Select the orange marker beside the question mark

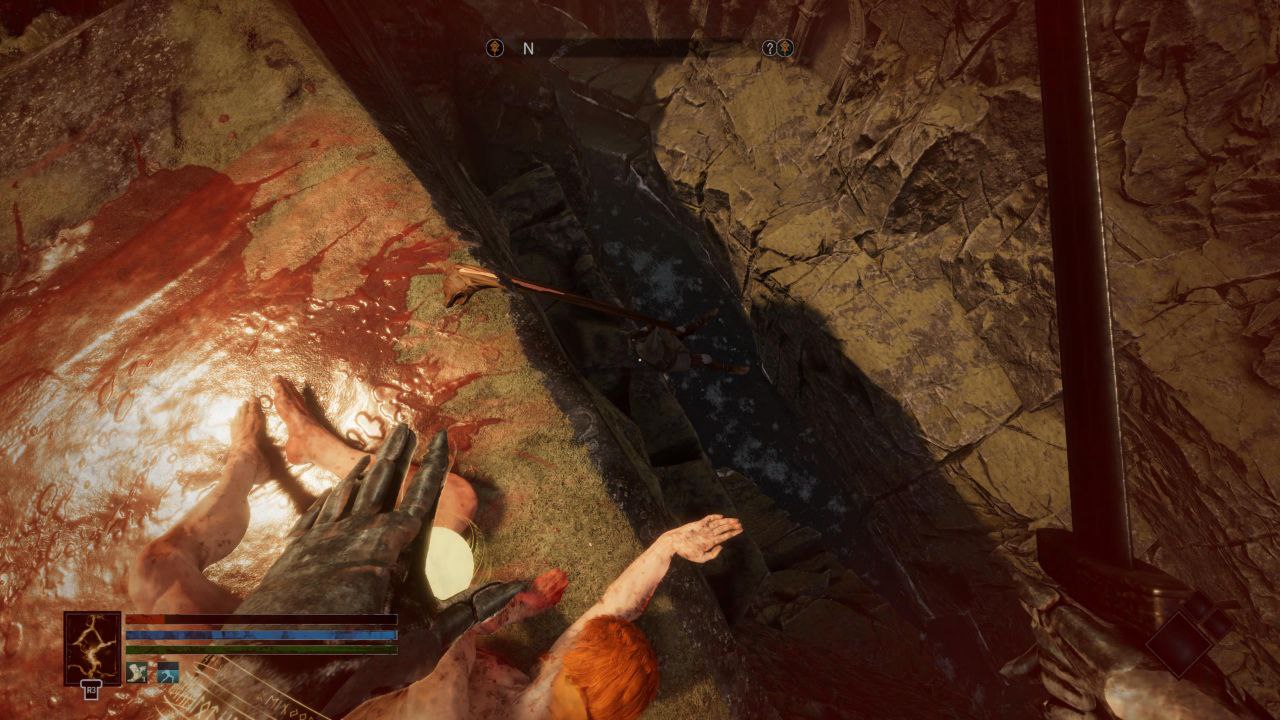pyautogui.click(x=786, y=48)
